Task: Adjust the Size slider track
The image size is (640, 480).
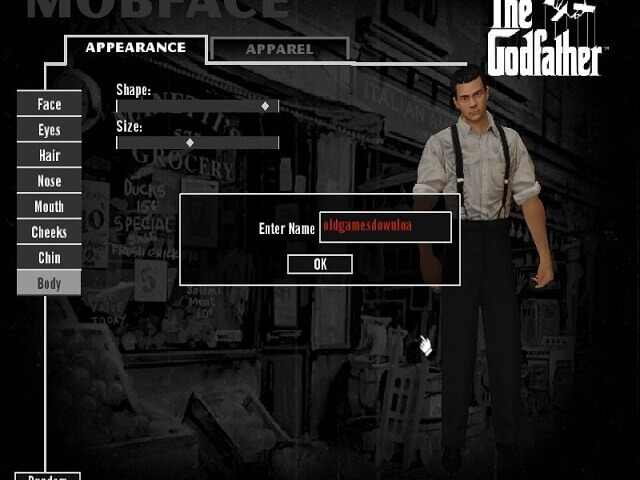Action: (x=197, y=143)
